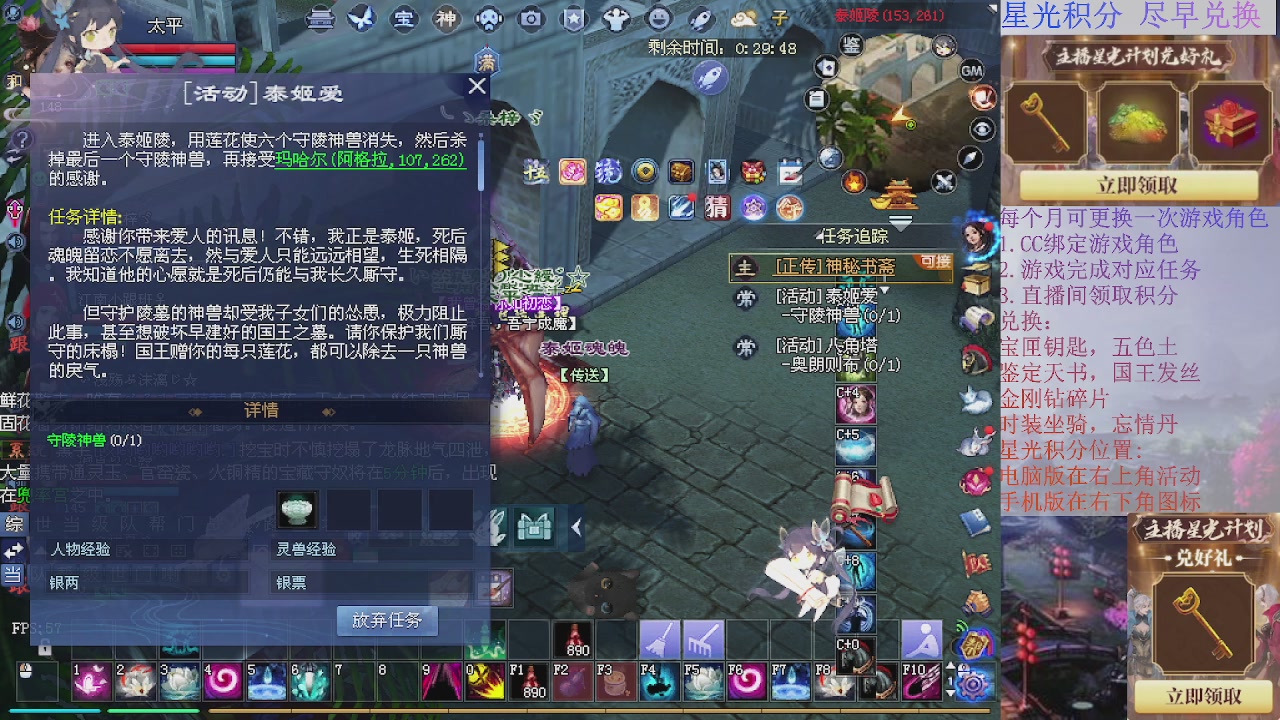Click the 猜 guessing event icon
This screenshot has height=720, width=1280.
(717, 208)
